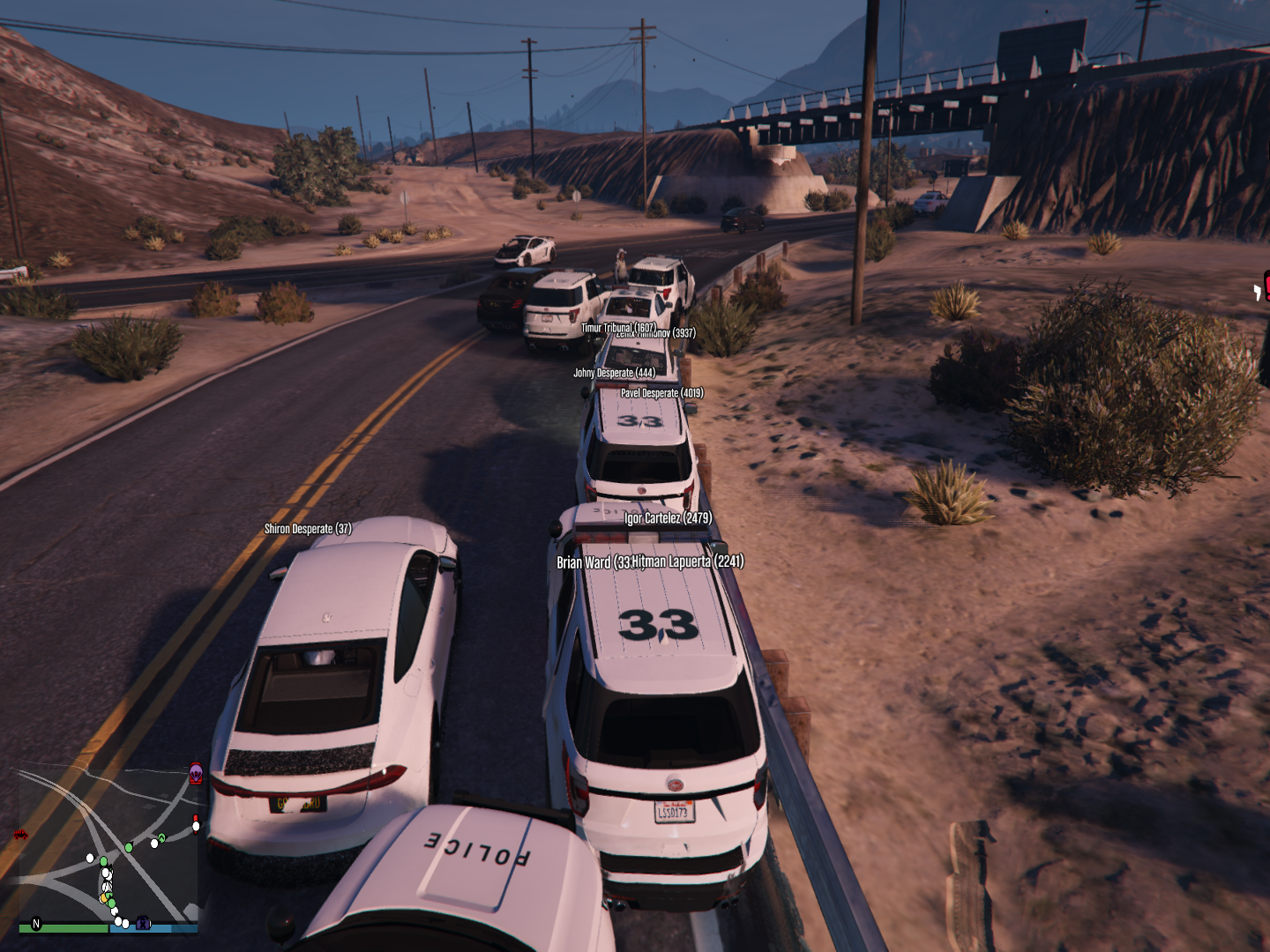Select the yellow blip on the minimap
Screen dimensions: 1270x952
coord(104,898)
